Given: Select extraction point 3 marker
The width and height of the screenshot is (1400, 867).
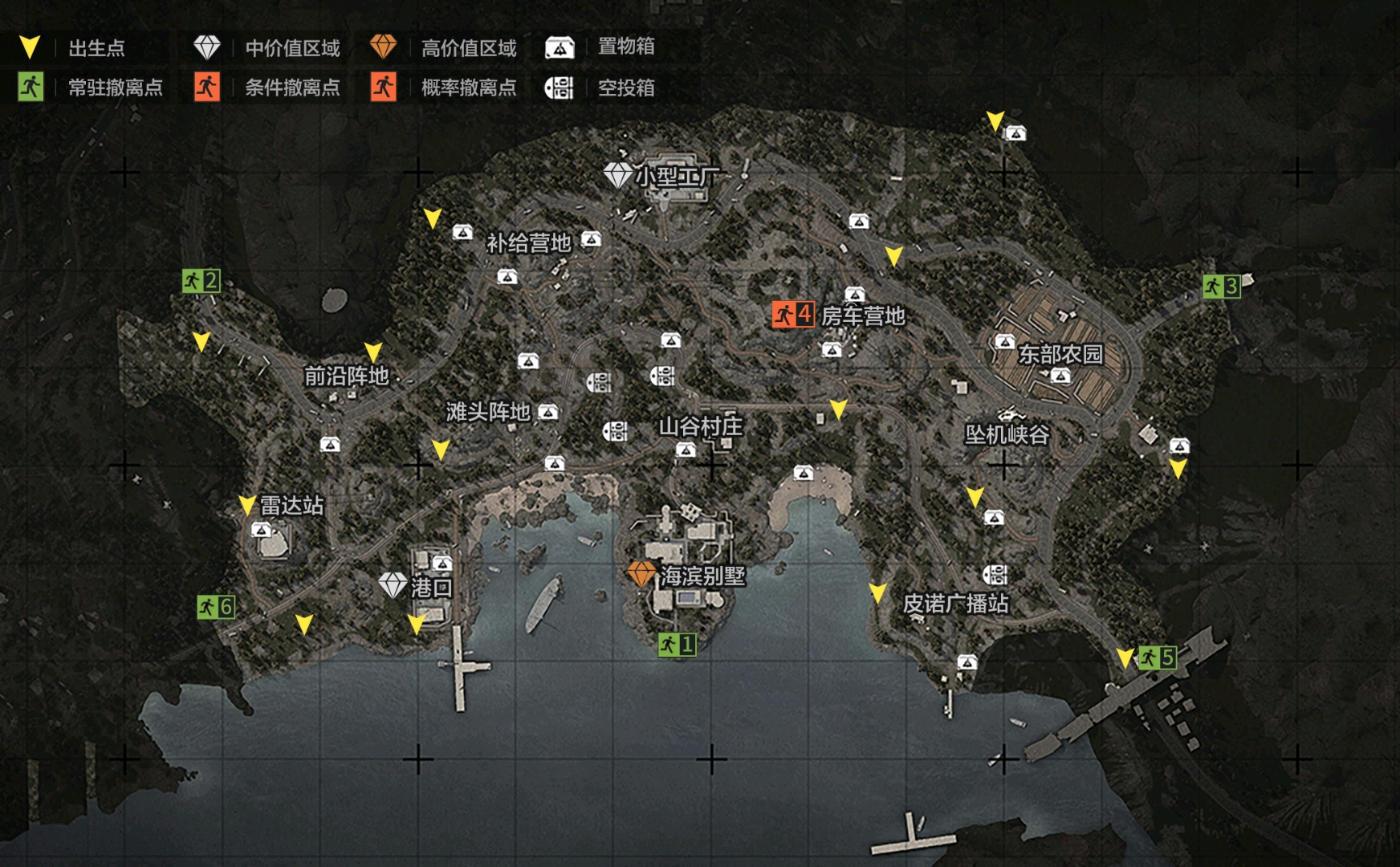Looking at the screenshot, I should [1221, 286].
